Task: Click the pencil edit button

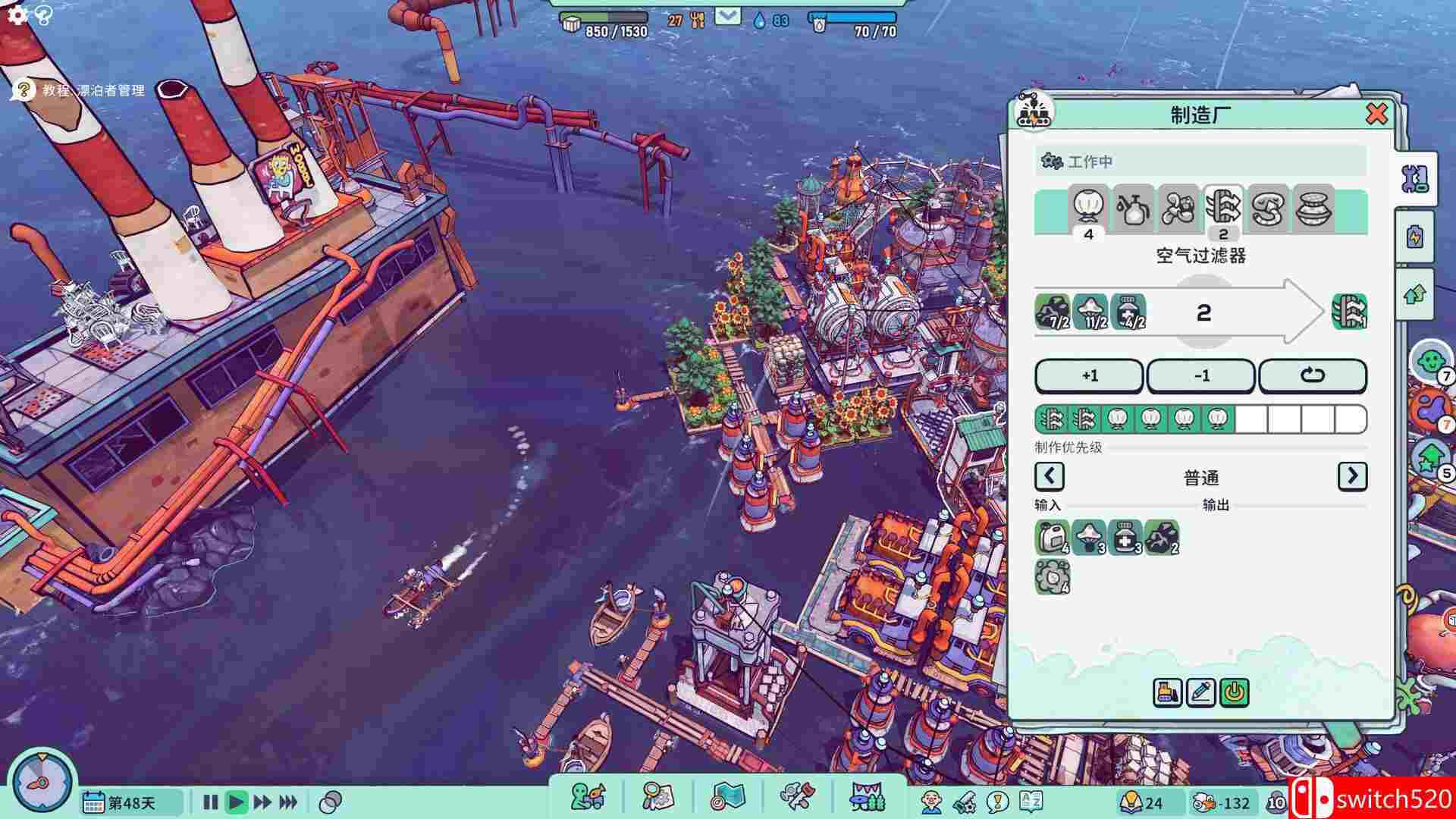Action: click(x=1200, y=692)
